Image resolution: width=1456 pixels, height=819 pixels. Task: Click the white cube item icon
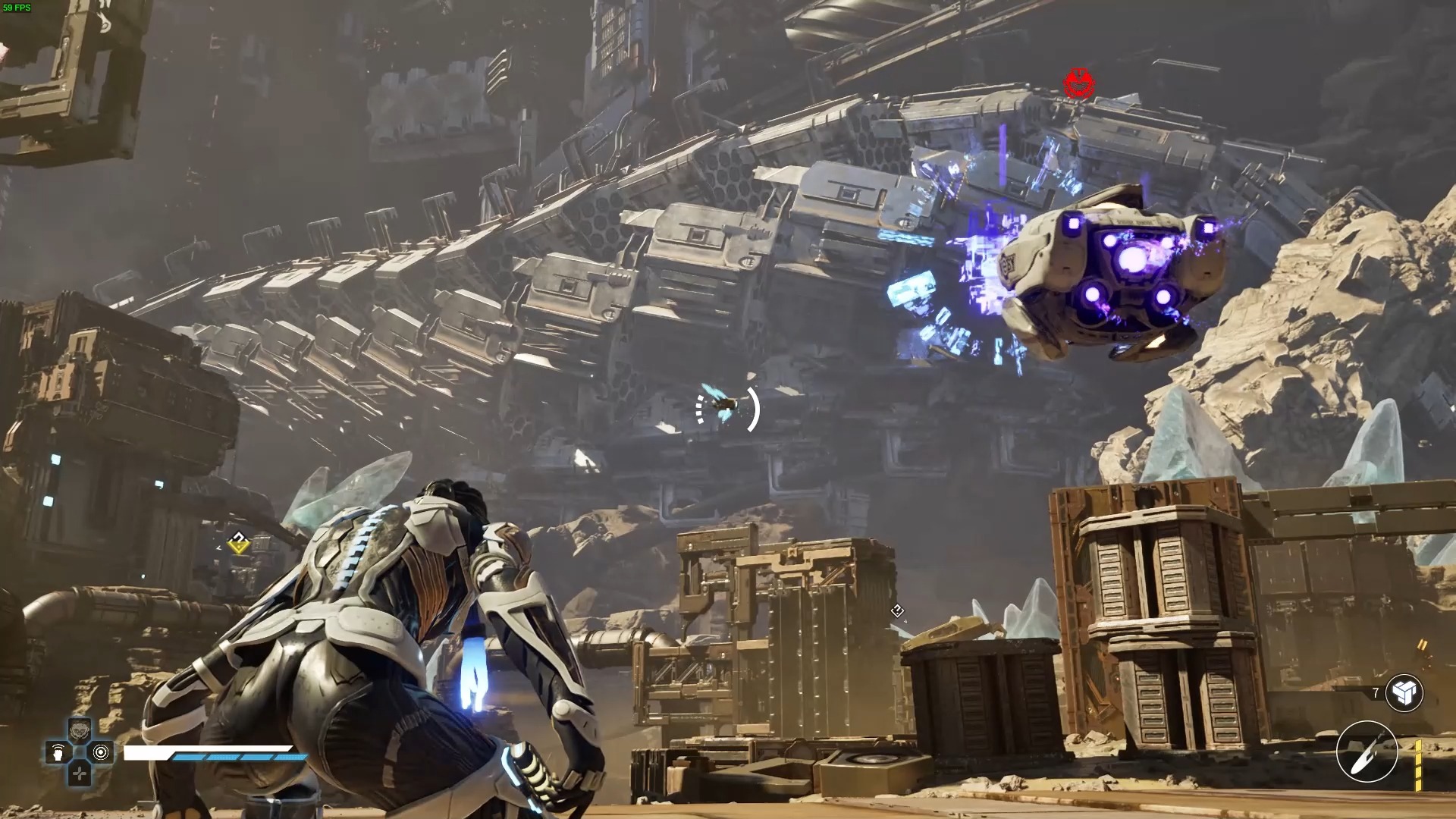[1404, 692]
